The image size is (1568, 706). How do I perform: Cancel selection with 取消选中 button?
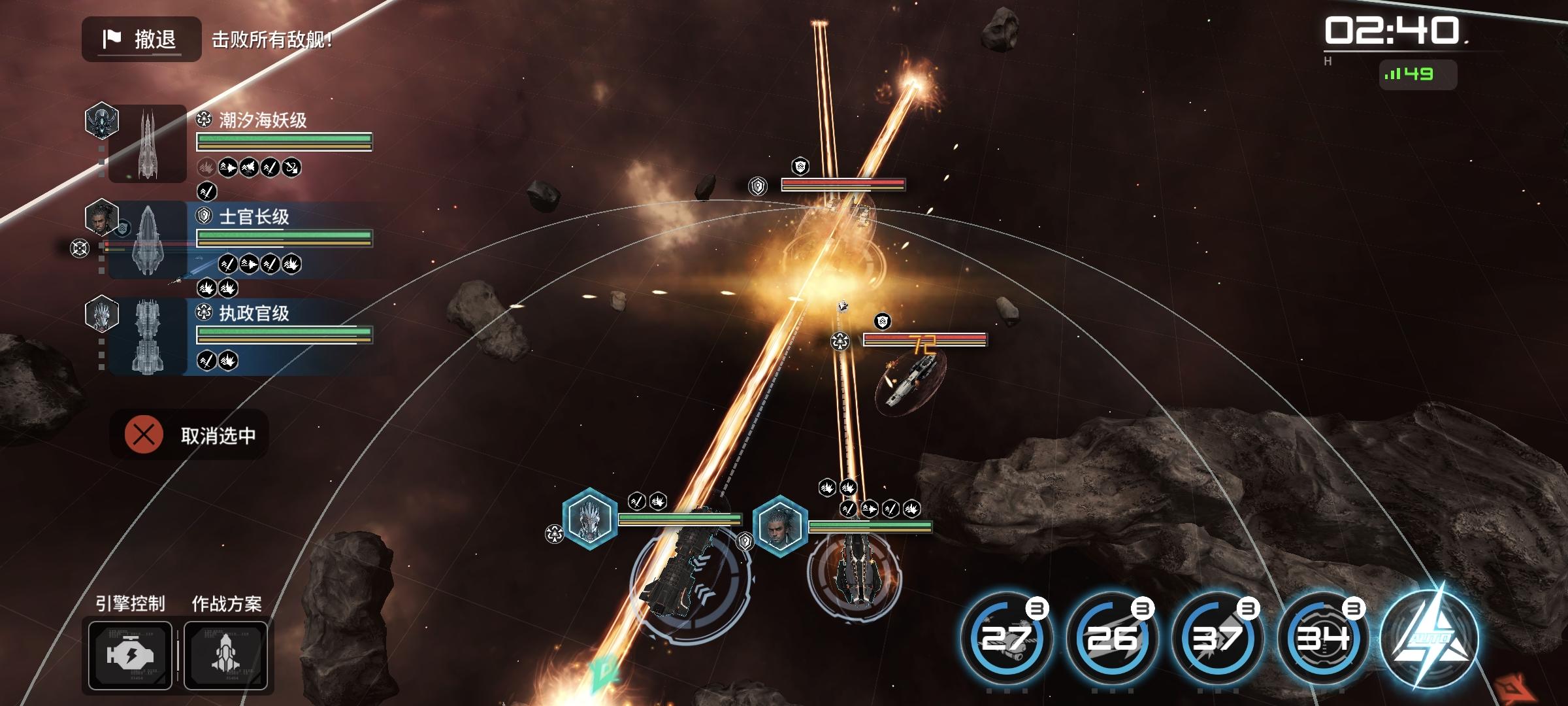(x=190, y=435)
